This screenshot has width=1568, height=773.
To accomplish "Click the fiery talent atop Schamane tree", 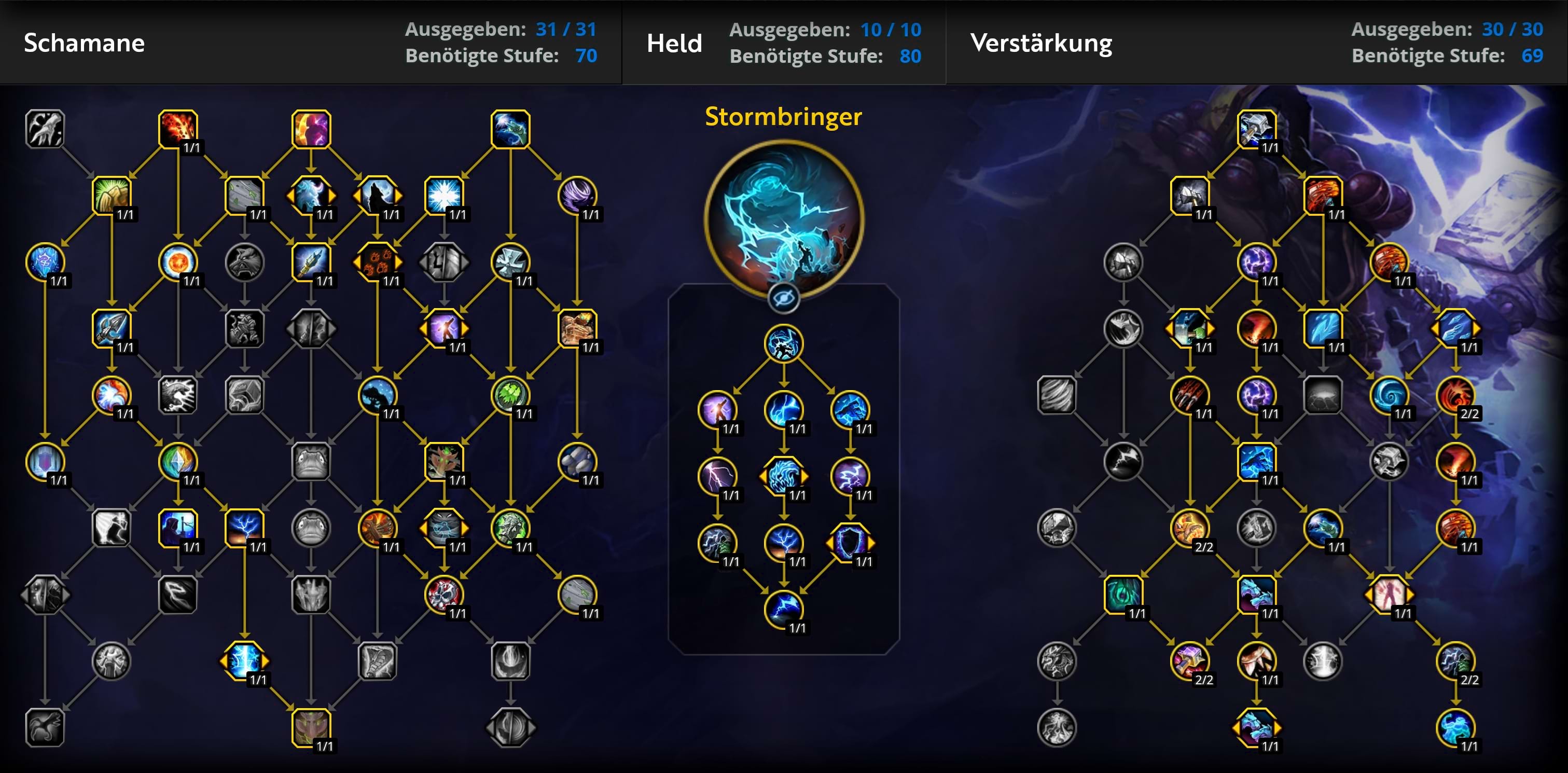I will [178, 129].
